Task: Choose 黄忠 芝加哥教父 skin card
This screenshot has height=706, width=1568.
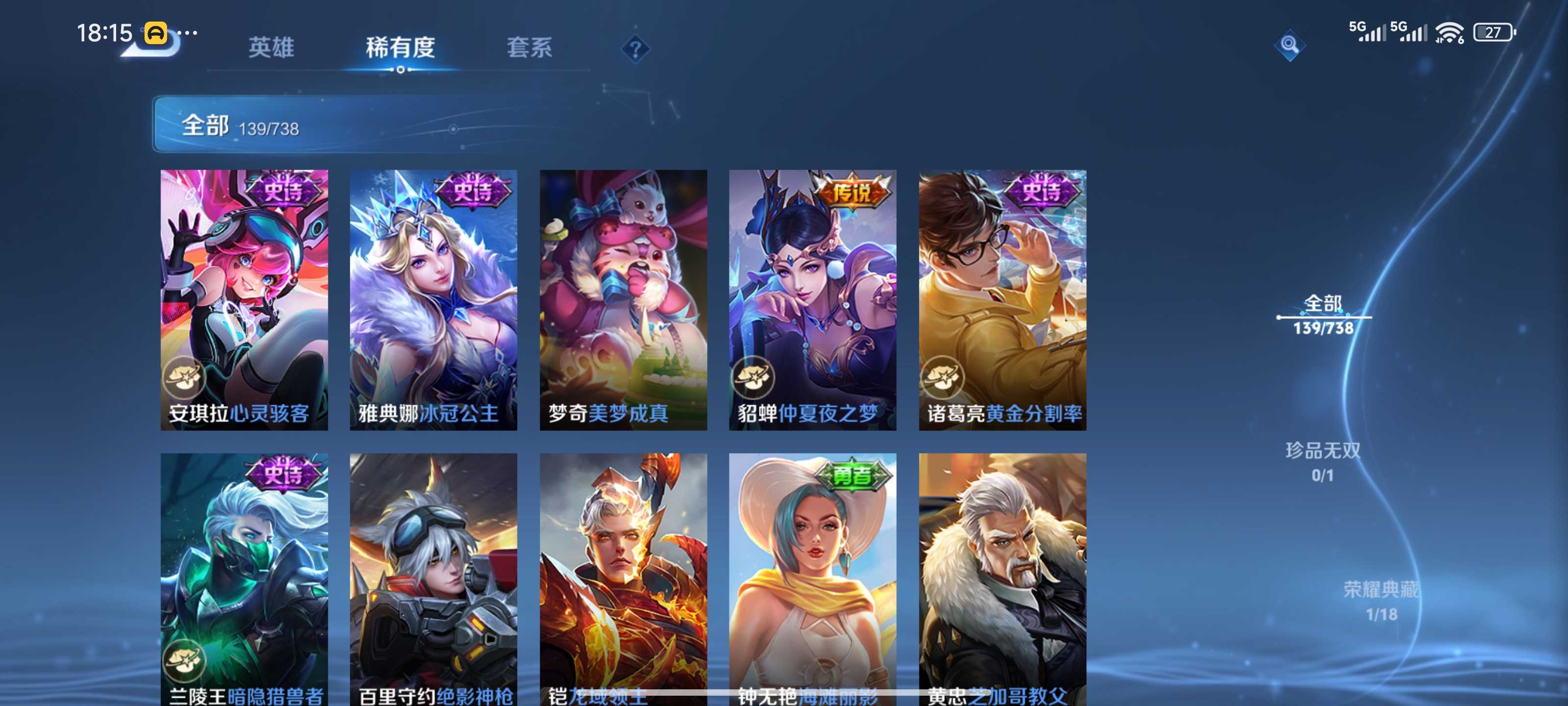Action: 1003,579
